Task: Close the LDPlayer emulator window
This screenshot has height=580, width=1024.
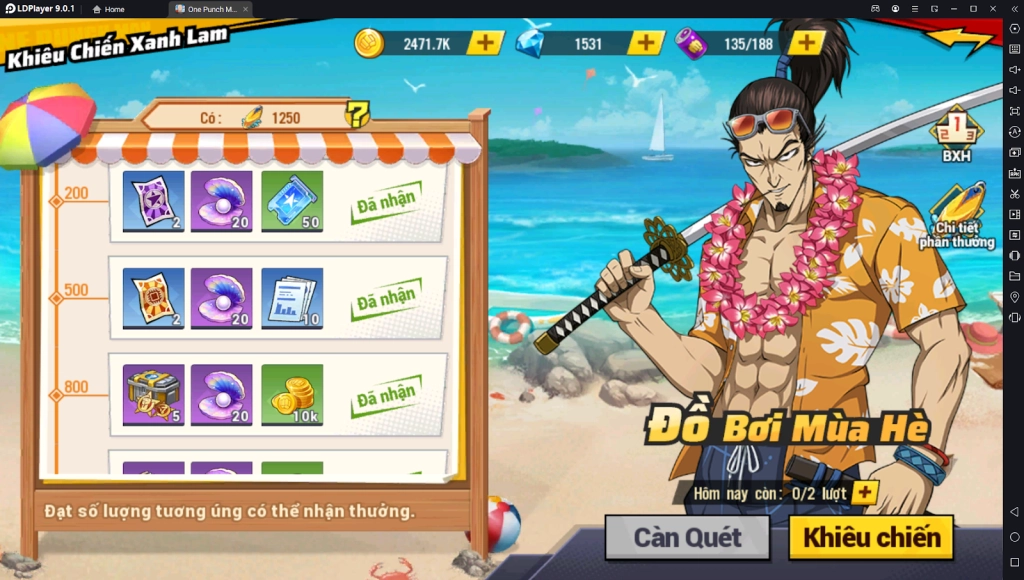Action: (993, 9)
